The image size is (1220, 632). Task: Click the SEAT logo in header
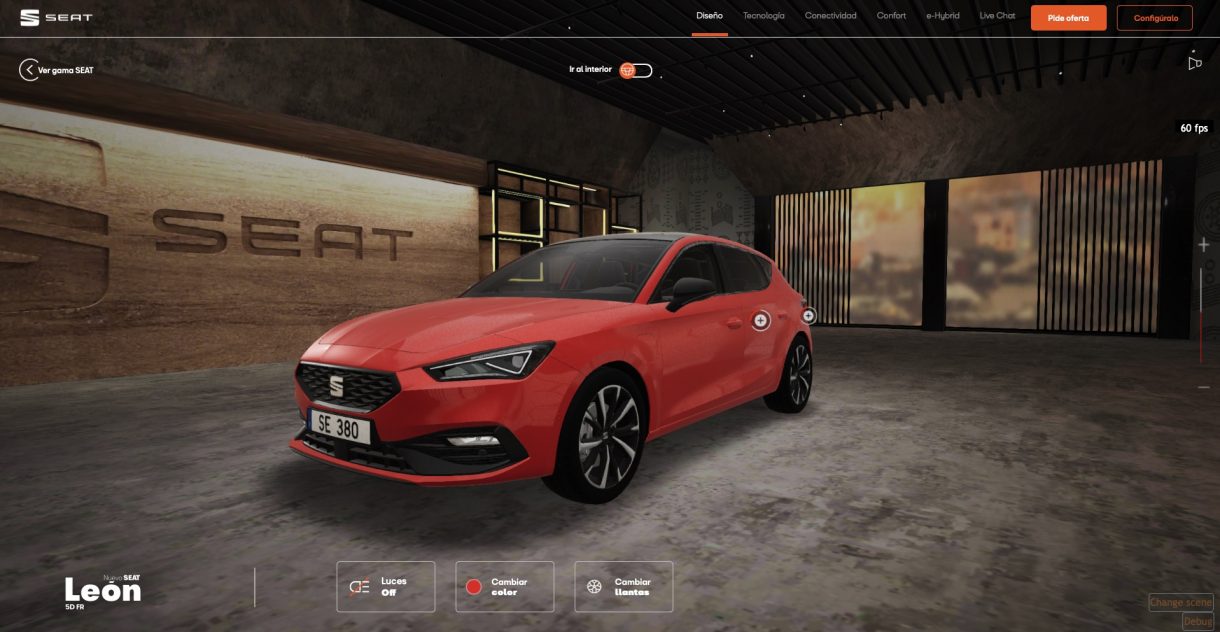(56, 17)
